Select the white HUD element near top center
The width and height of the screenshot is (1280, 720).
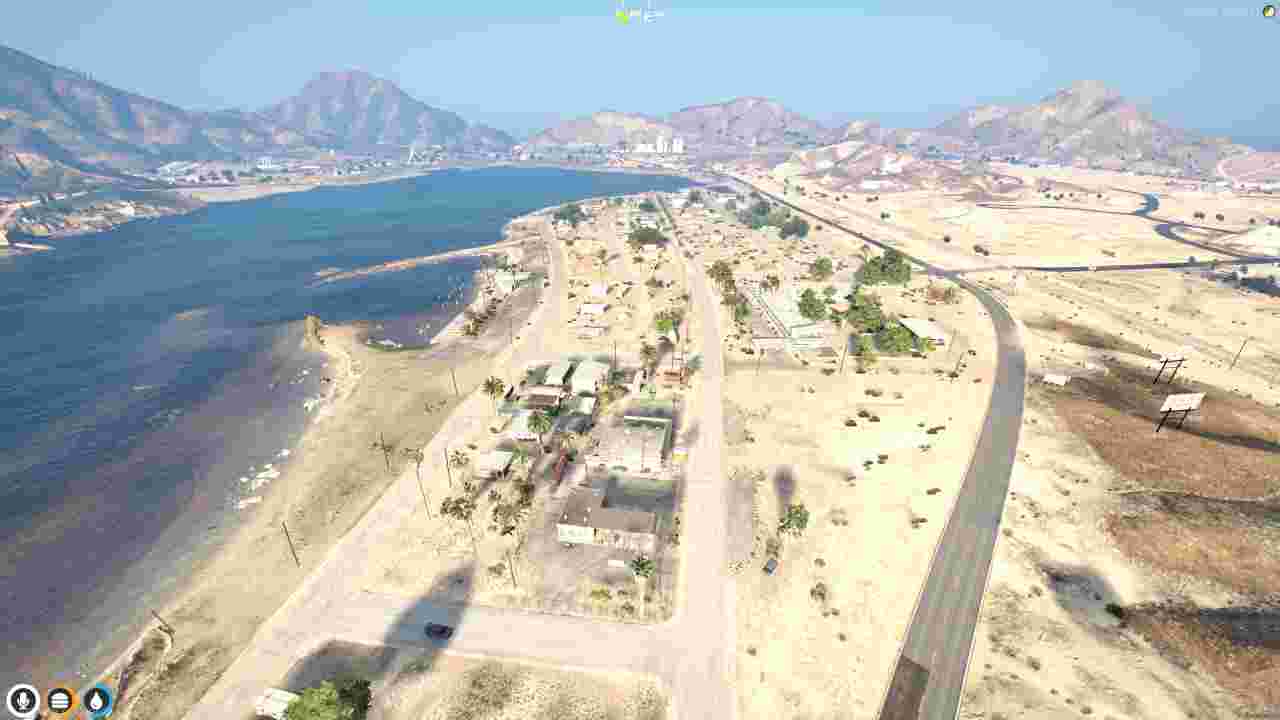coord(648,11)
